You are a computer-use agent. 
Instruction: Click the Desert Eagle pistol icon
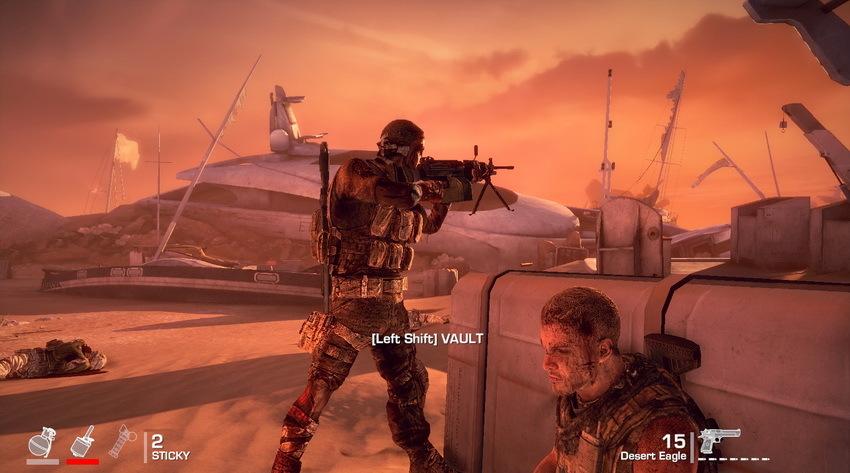tap(718, 440)
